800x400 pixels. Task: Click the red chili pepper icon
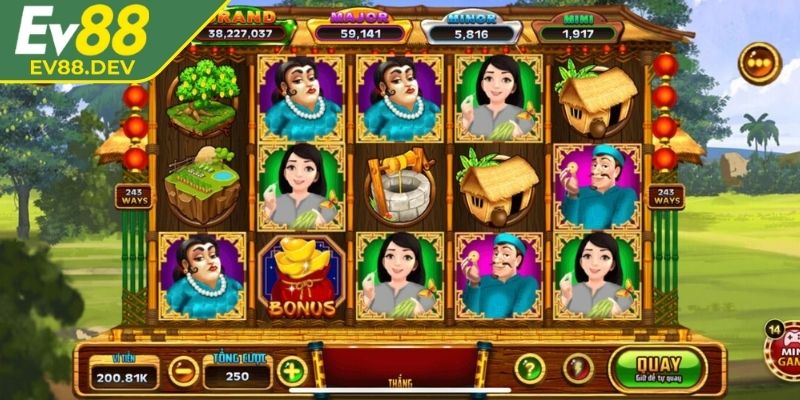tap(577, 368)
